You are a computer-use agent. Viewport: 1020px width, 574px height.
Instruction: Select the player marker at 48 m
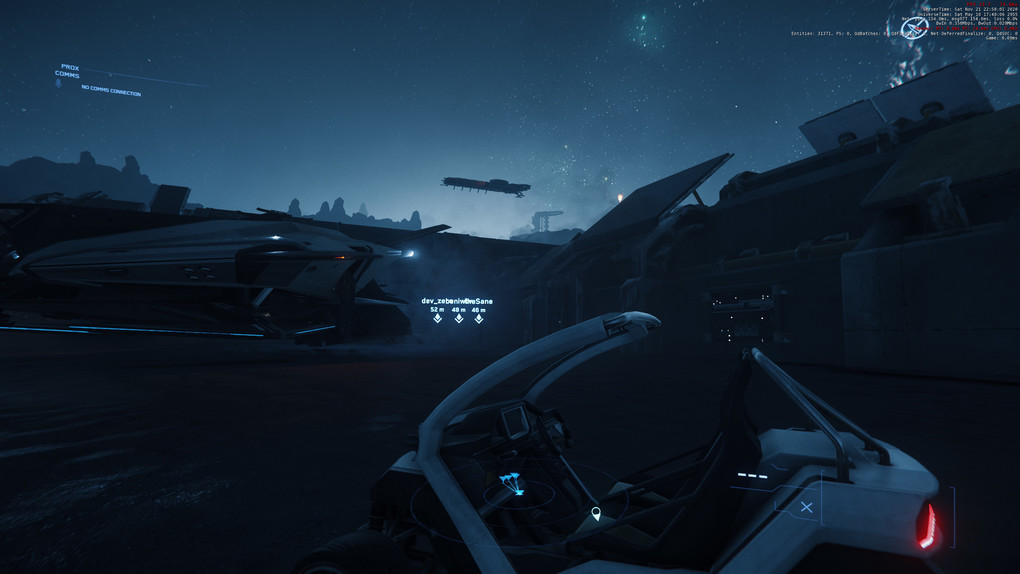click(459, 319)
